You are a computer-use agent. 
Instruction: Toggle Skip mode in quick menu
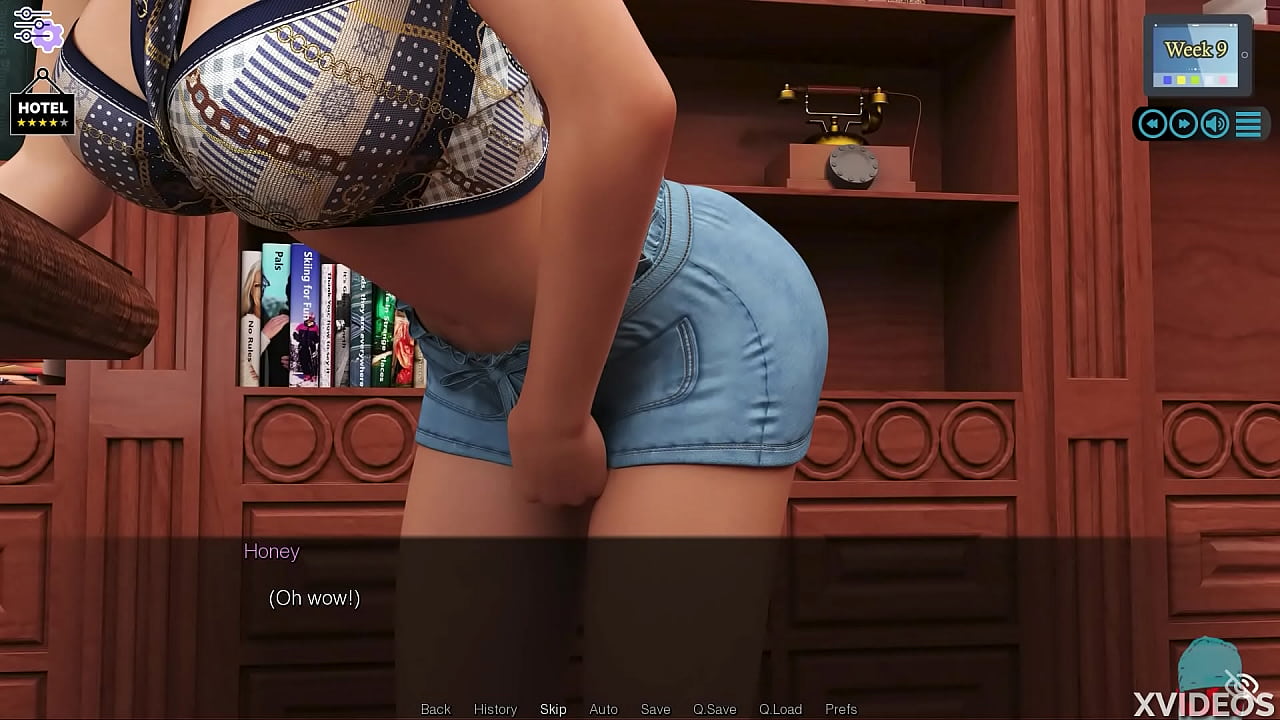pyautogui.click(x=553, y=709)
